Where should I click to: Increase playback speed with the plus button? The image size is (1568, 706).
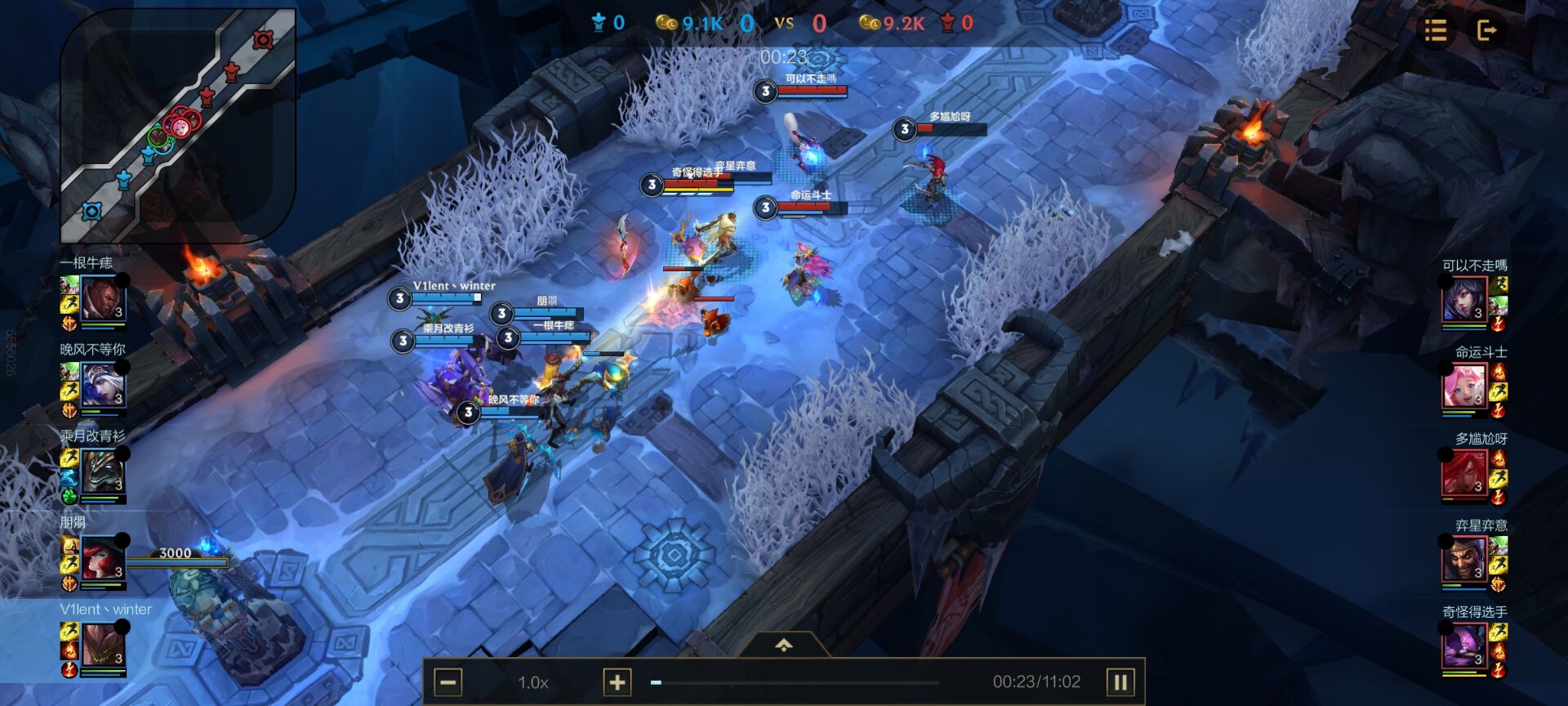617,681
